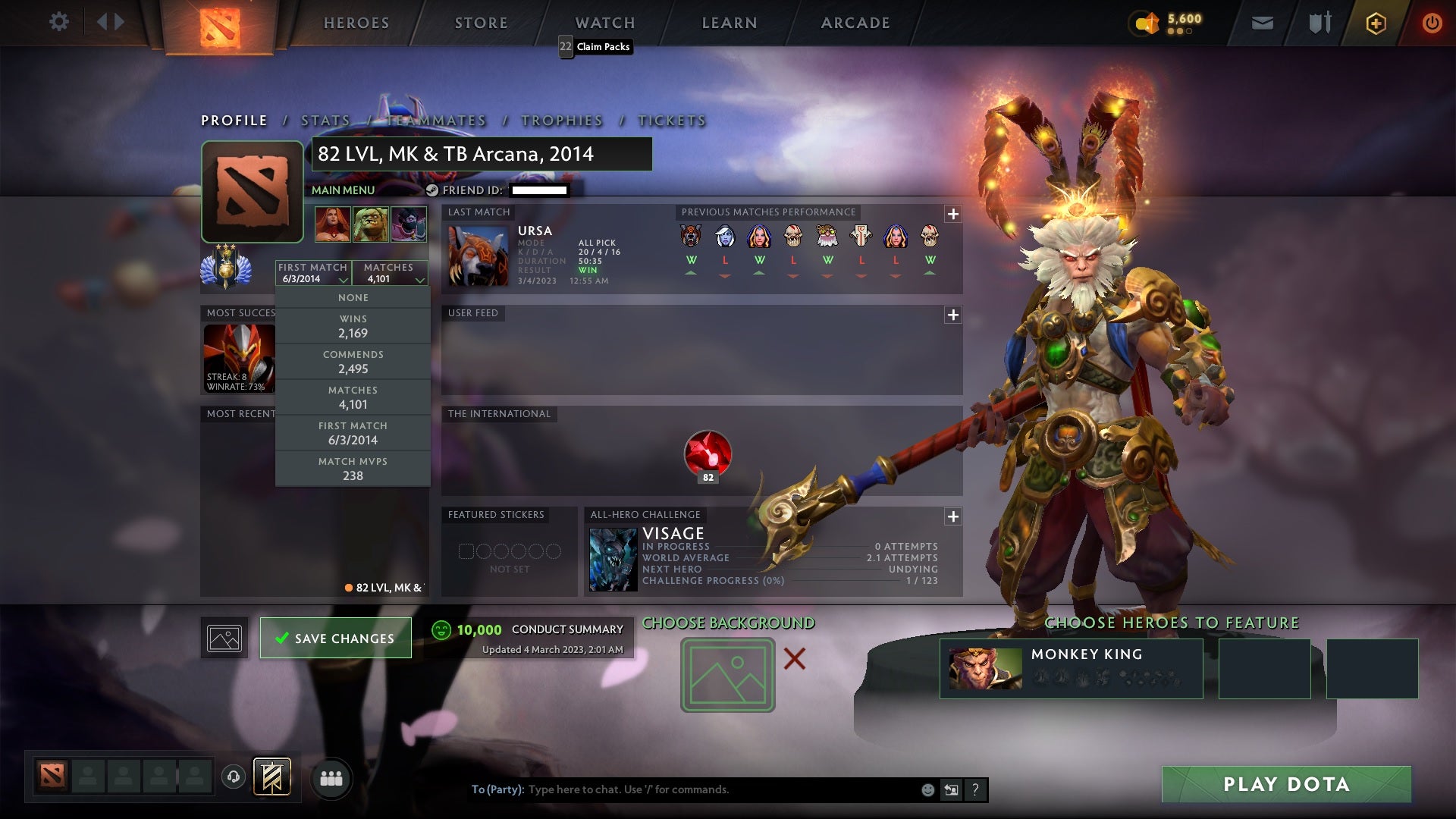Switch to the Stats profile tab
Image resolution: width=1456 pixels, height=819 pixels.
pyautogui.click(x=325, y=121)
